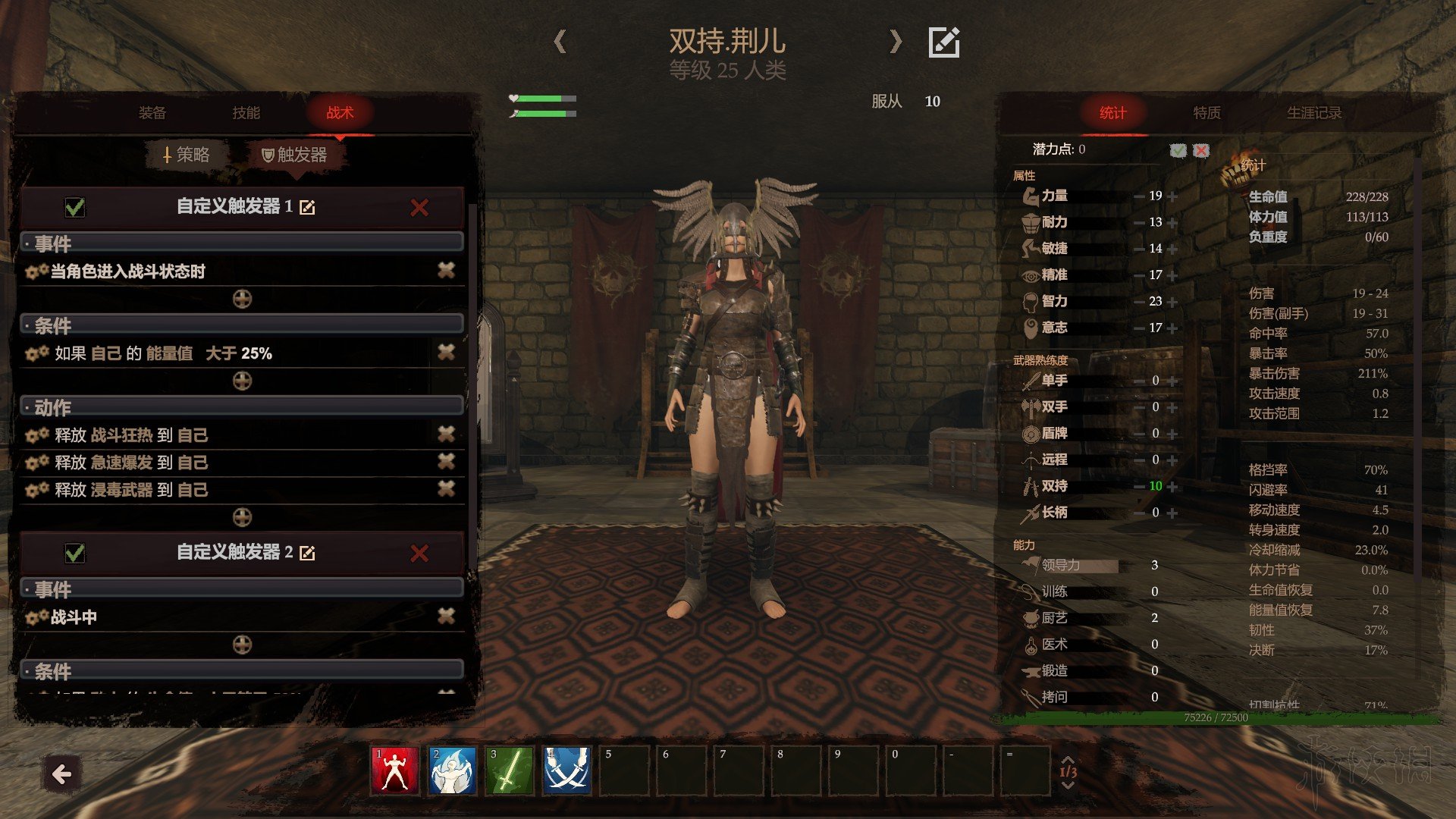The width and height of the screenshot is (1456, 819).
Task: Edit the character name 双持.荆儿
Action: click(944, 42)
